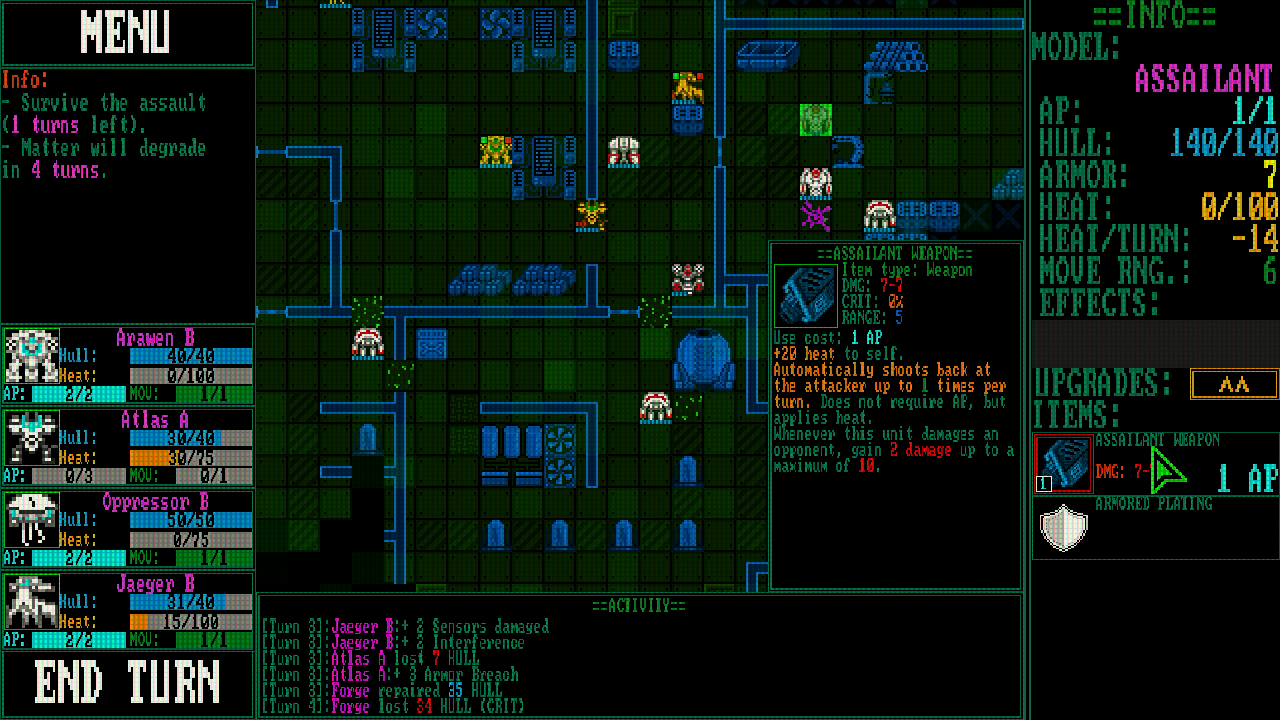Click the weapon sprite inside the Assailant Weapon tooltip

point(806,294)
